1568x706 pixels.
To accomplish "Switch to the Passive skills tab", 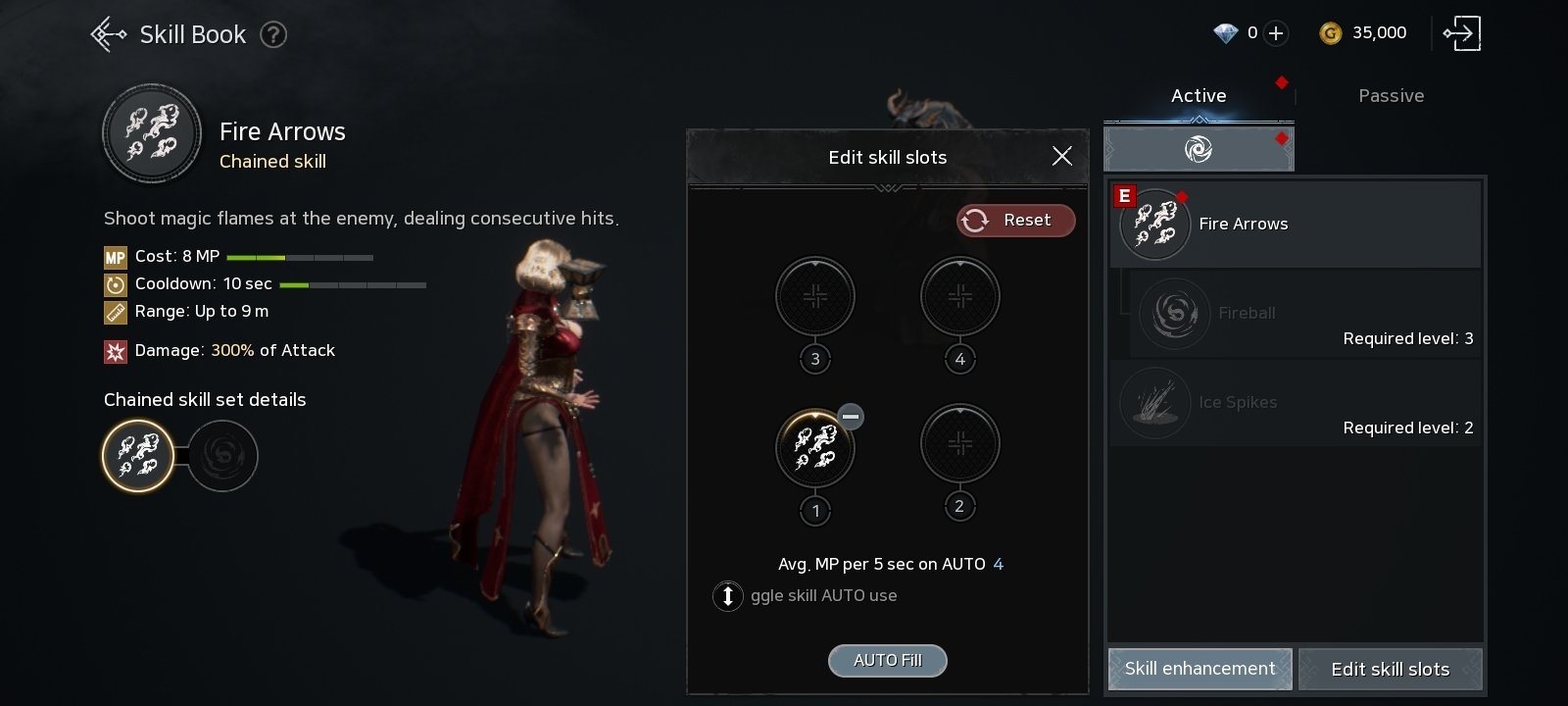I will tap(1391, 96).
